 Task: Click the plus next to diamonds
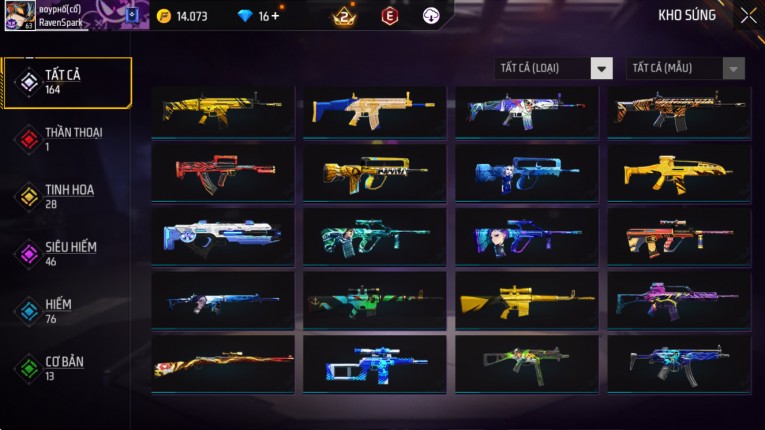[x=275, y=16]
